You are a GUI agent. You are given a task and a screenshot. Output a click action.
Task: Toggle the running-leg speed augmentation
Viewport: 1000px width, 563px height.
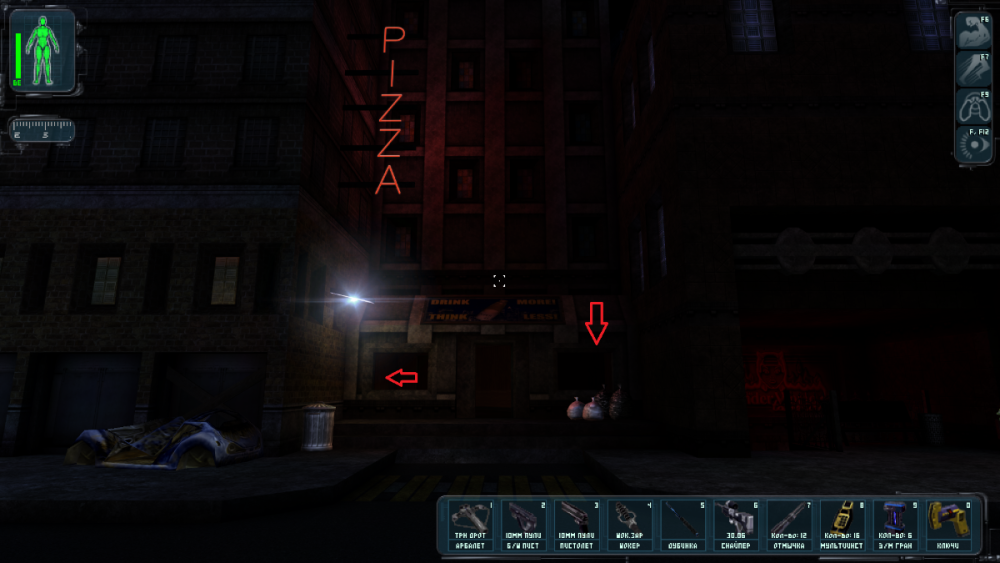coord(970,68)
